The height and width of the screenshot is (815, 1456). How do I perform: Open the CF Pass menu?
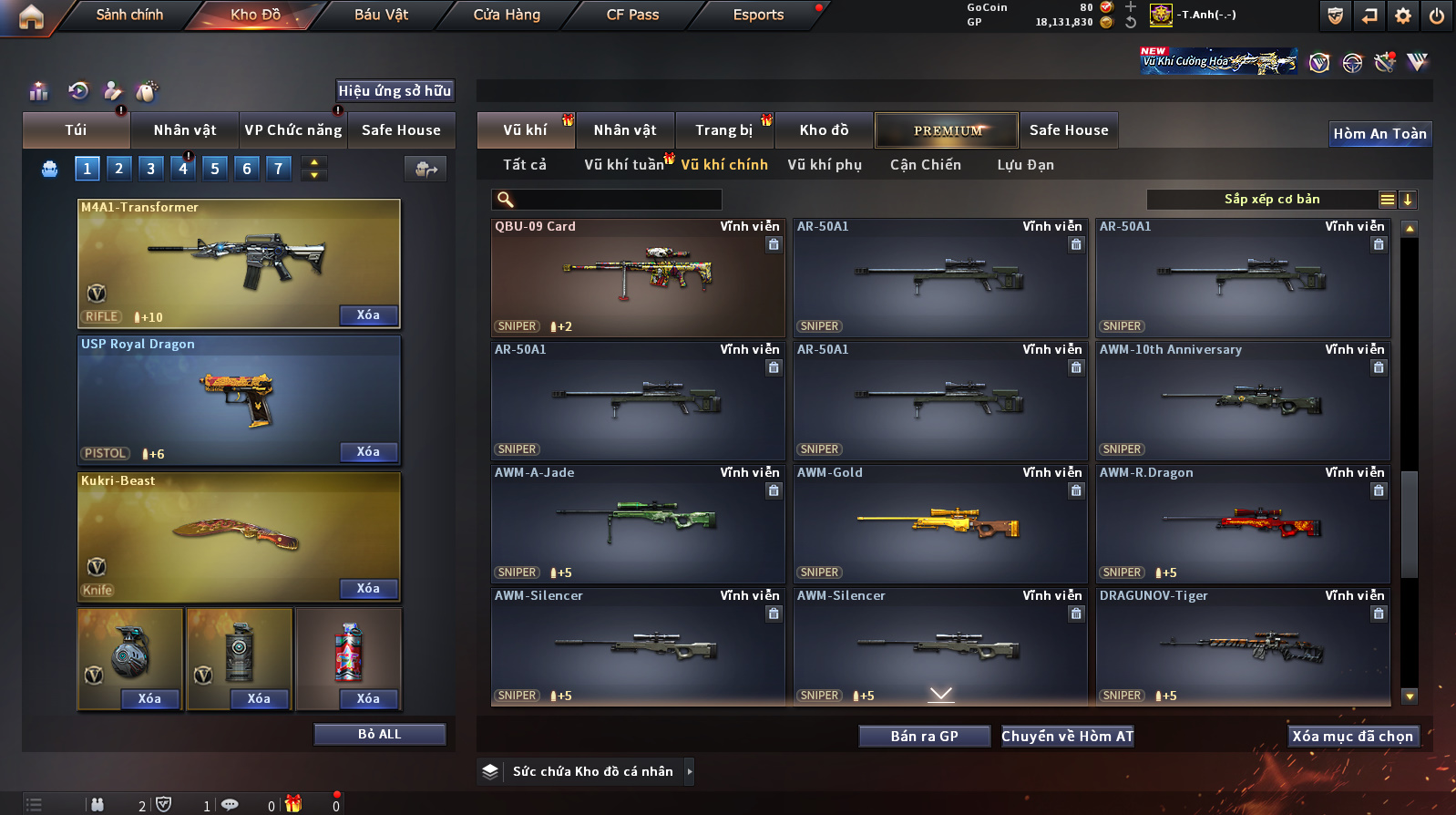[632, 15]
